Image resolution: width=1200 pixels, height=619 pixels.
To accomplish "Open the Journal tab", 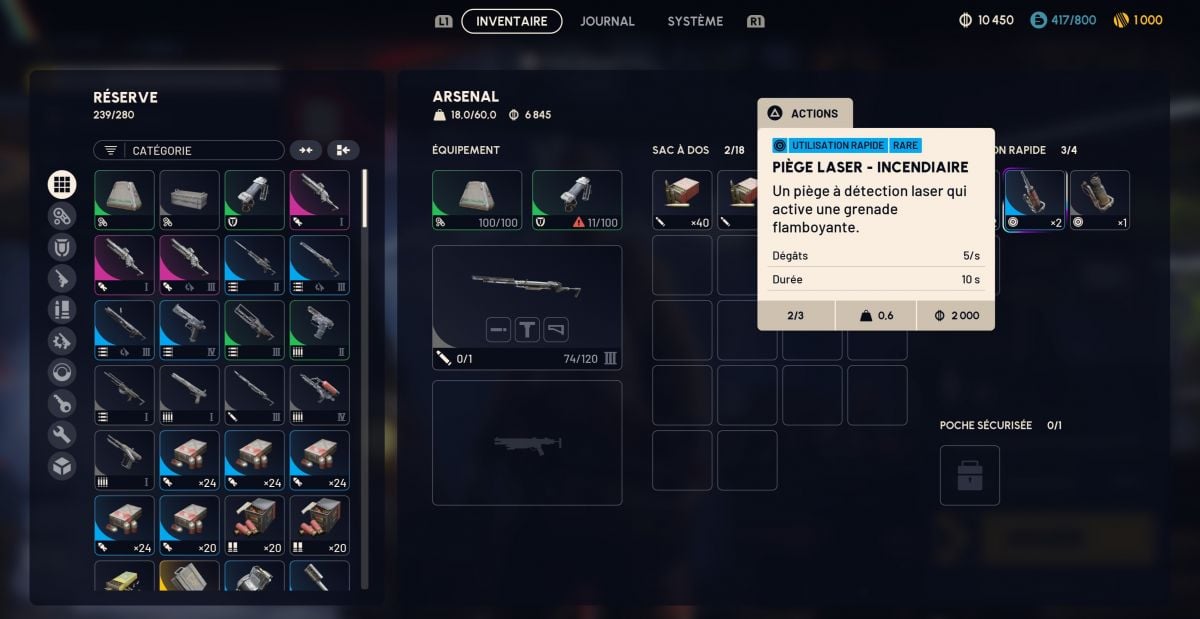I will coord(607,21).
